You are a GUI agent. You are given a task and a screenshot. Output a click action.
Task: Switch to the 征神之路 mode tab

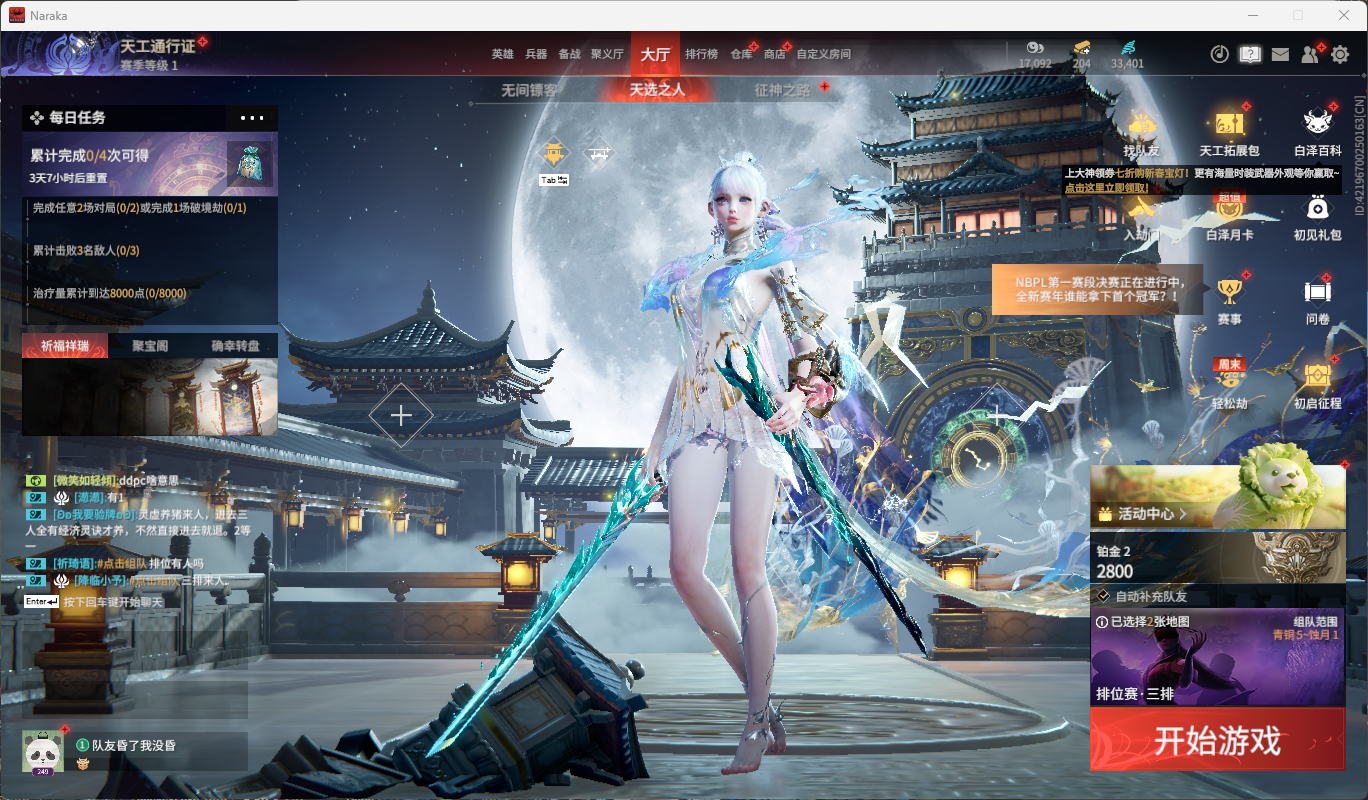click(x=782, y=90)
